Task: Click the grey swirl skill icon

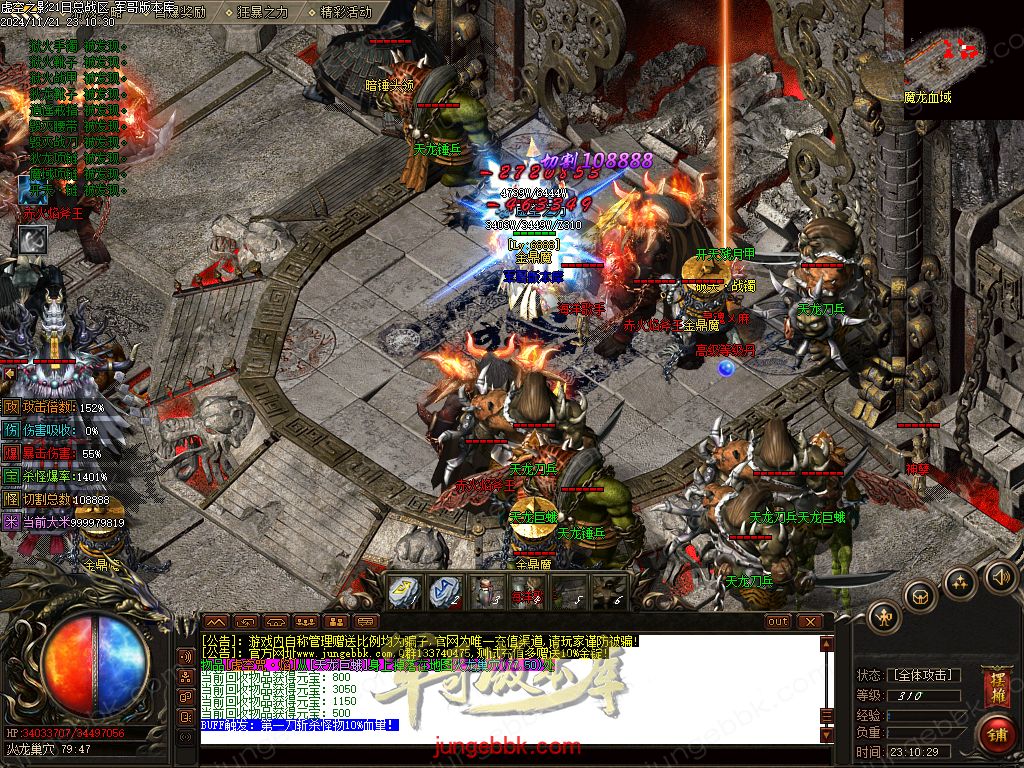Action: coord(33,239)
